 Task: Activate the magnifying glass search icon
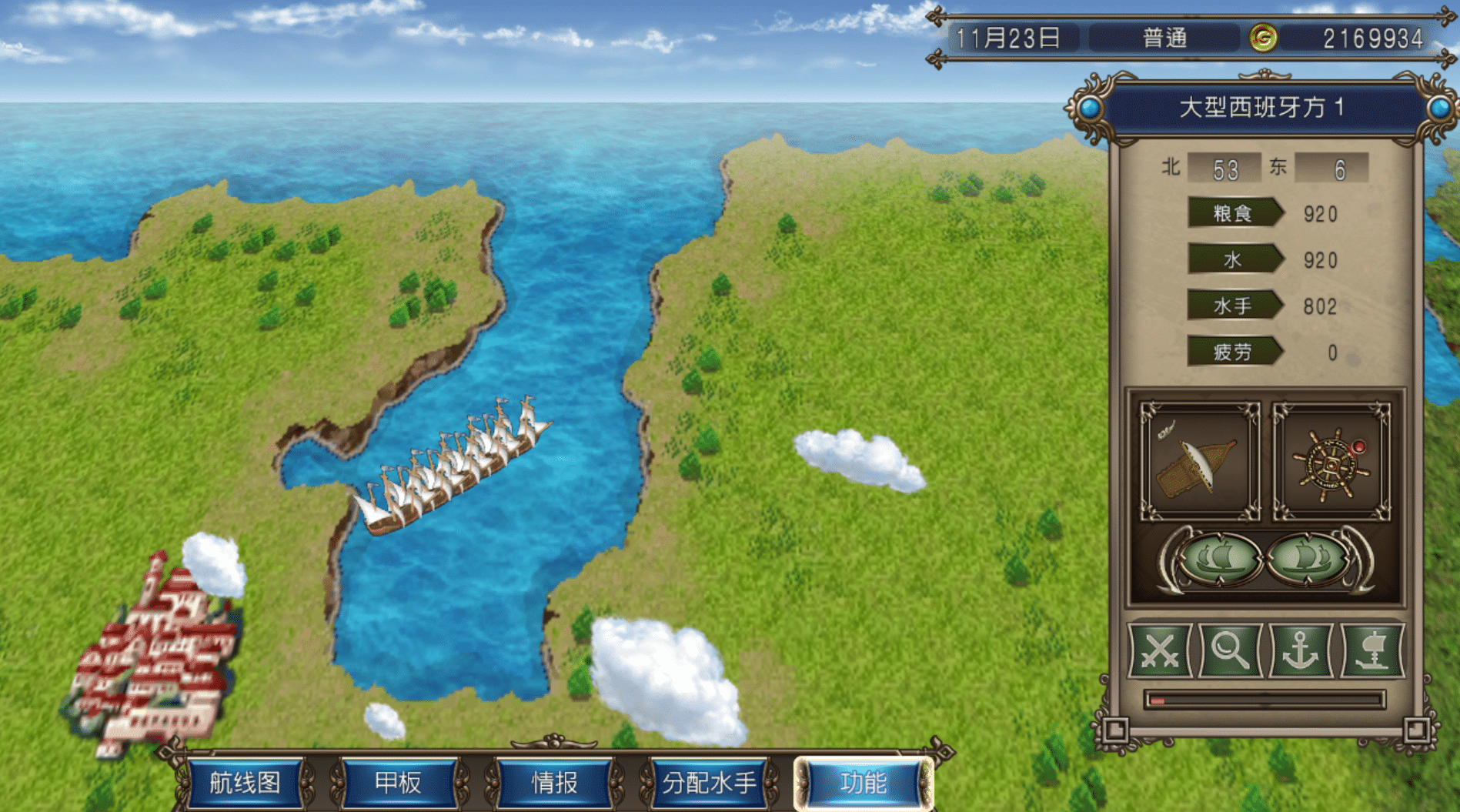click(x=1230, y=651)
